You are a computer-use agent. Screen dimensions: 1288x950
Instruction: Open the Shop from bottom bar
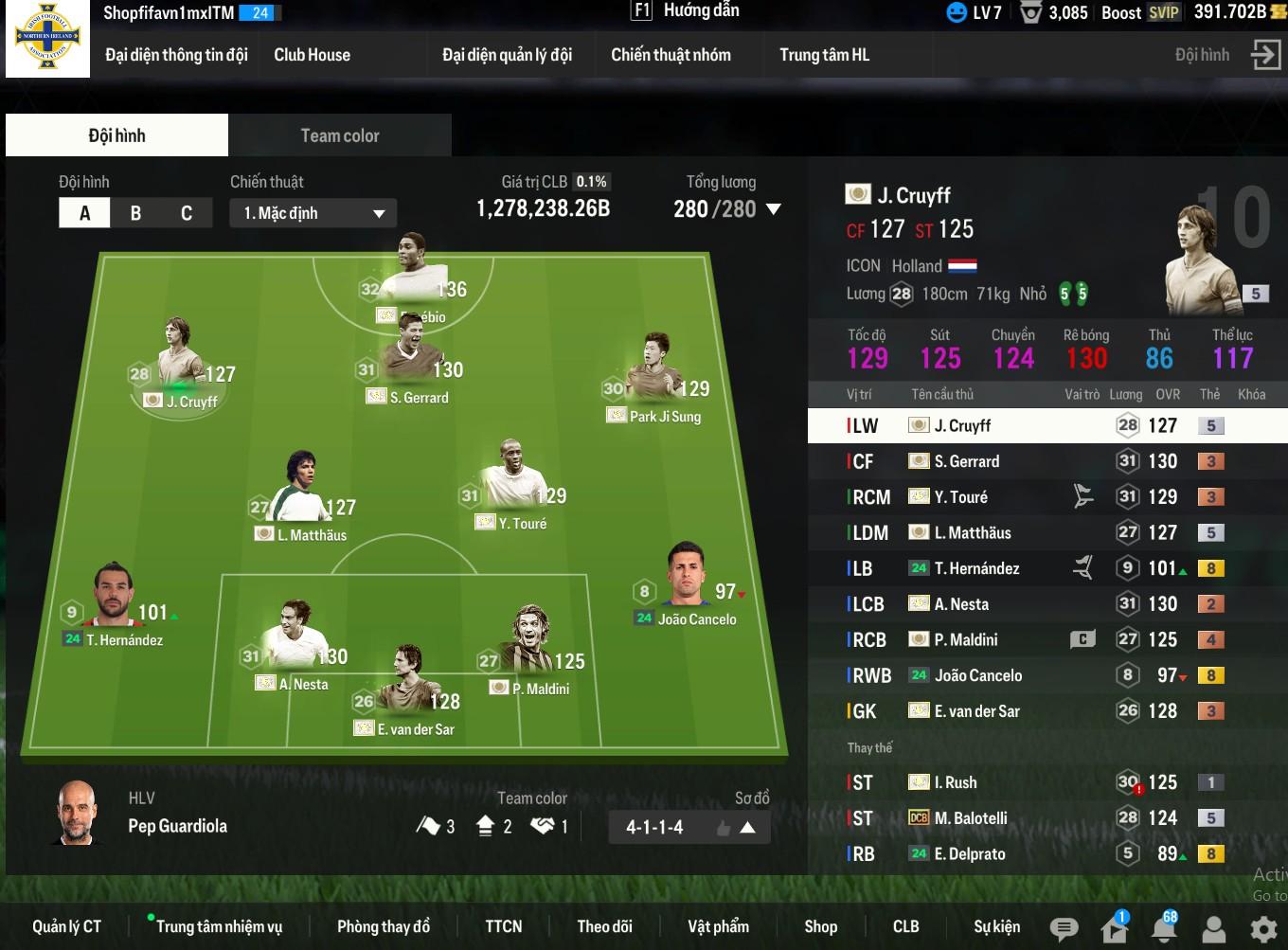click(820, 926)
